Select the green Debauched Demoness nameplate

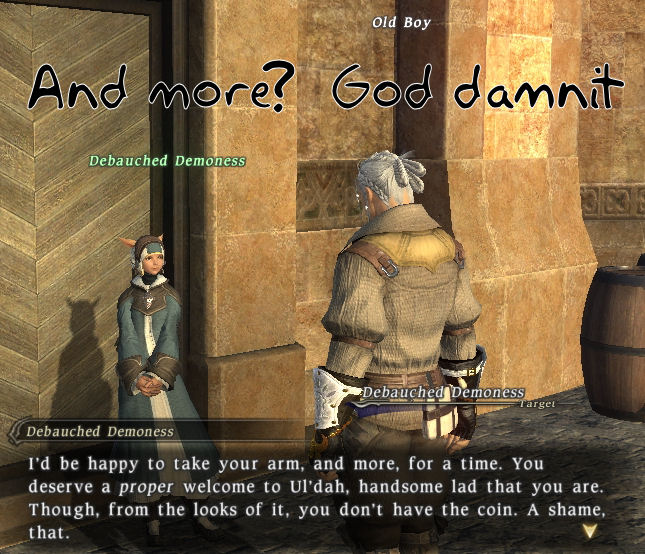point(167,160)
